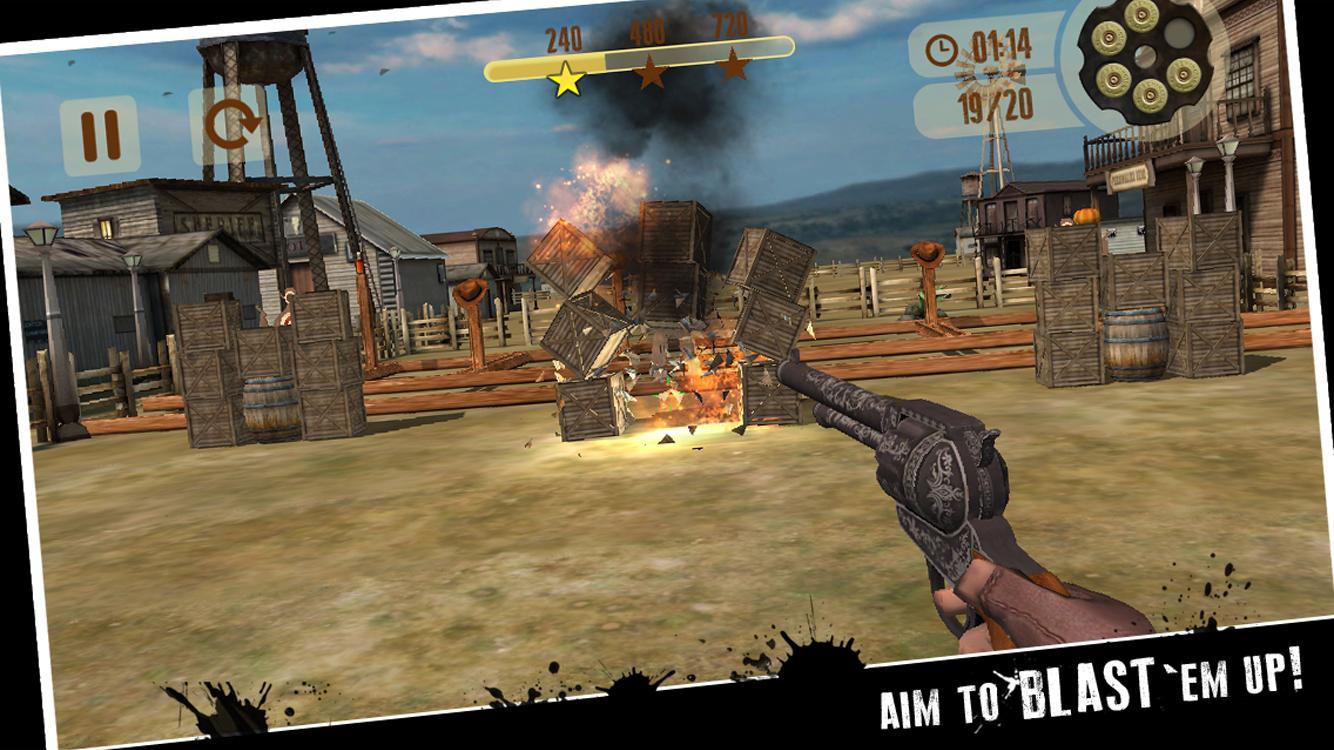This screenshot has width=1334, height=750.
Task: Click the third star above 720
Action: (735, 61)
